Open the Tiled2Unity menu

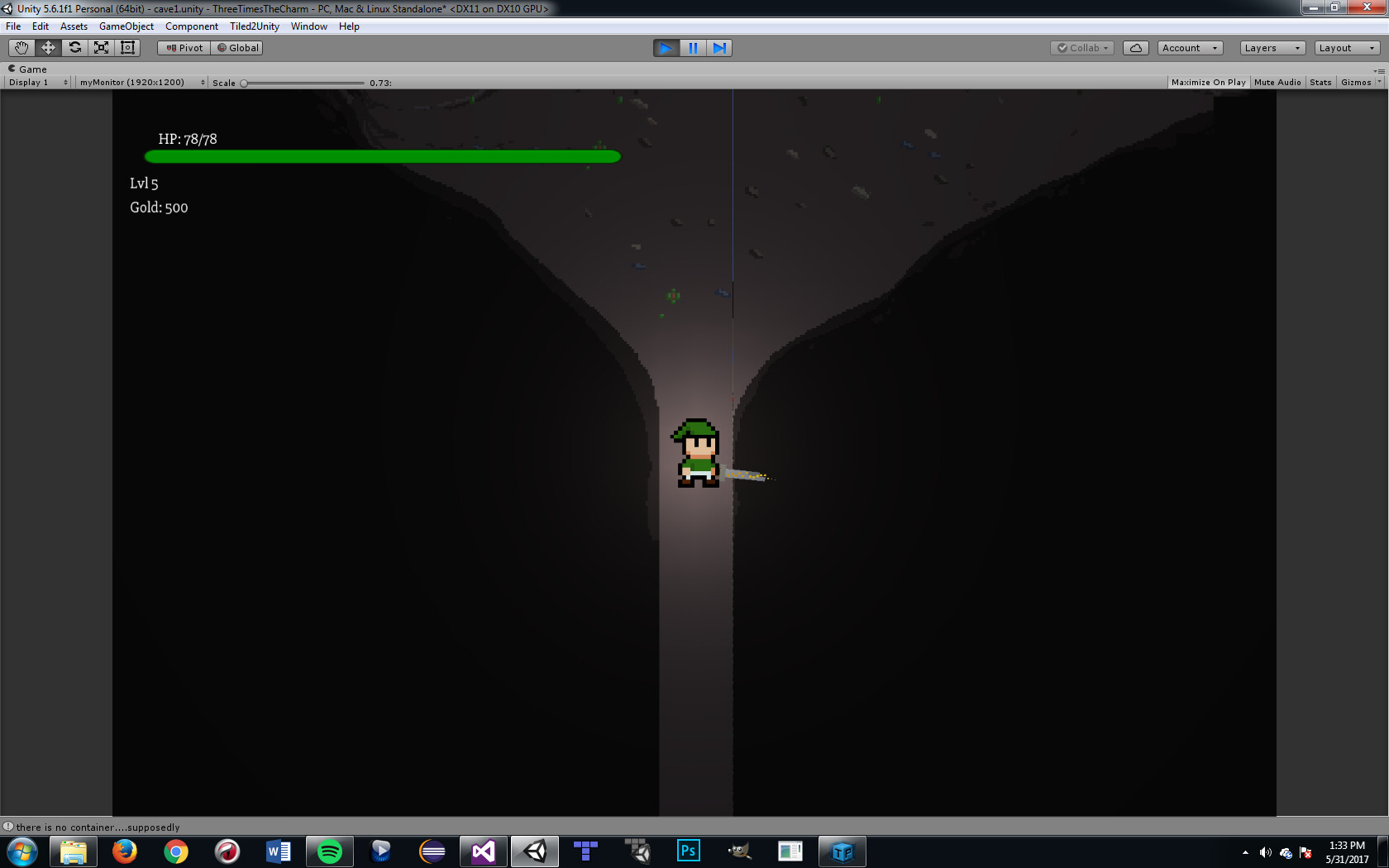(253, 26)
